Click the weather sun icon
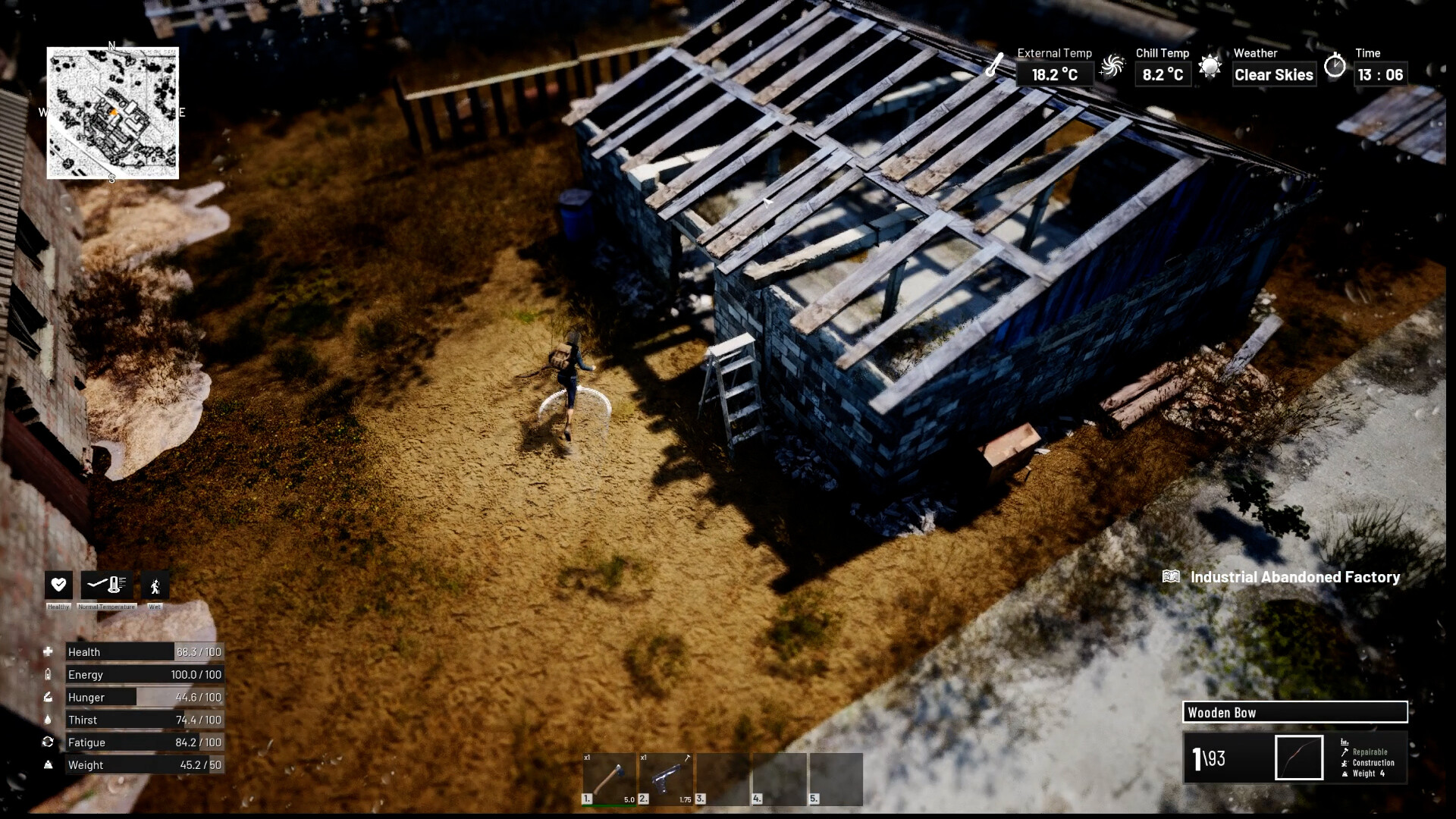This screenshot has height=819, width=1456. click(1209, 67)
